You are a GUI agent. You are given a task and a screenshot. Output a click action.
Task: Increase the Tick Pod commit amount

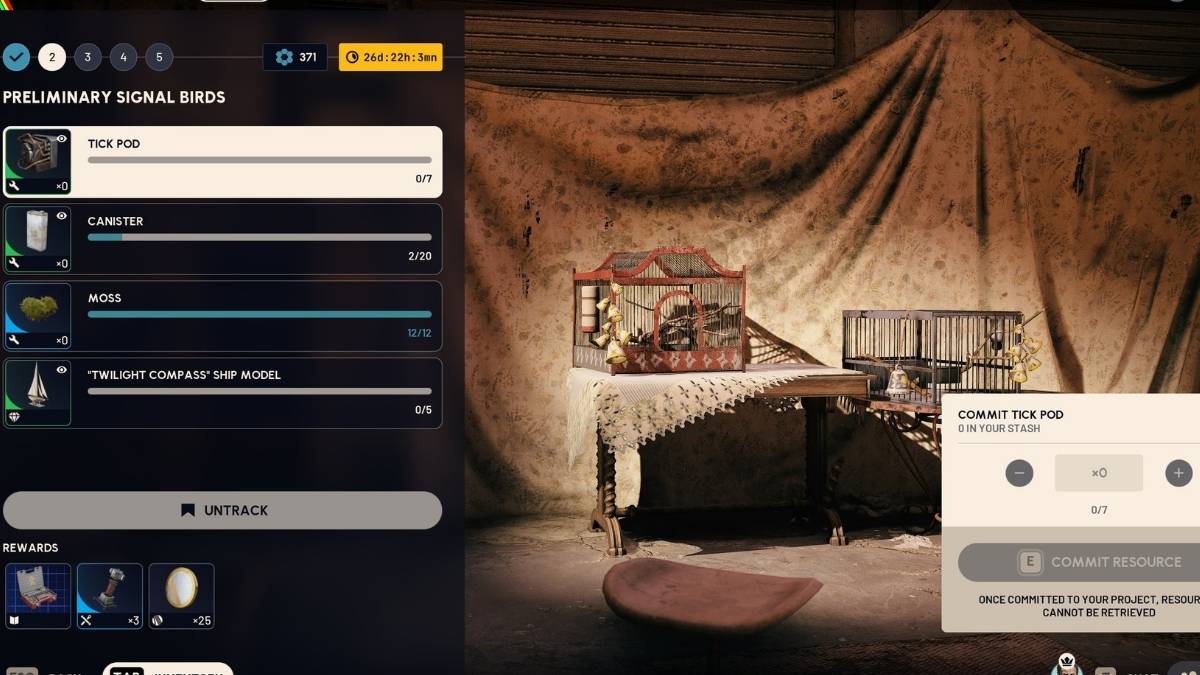pyautogui.click(x=1179, y=473)
